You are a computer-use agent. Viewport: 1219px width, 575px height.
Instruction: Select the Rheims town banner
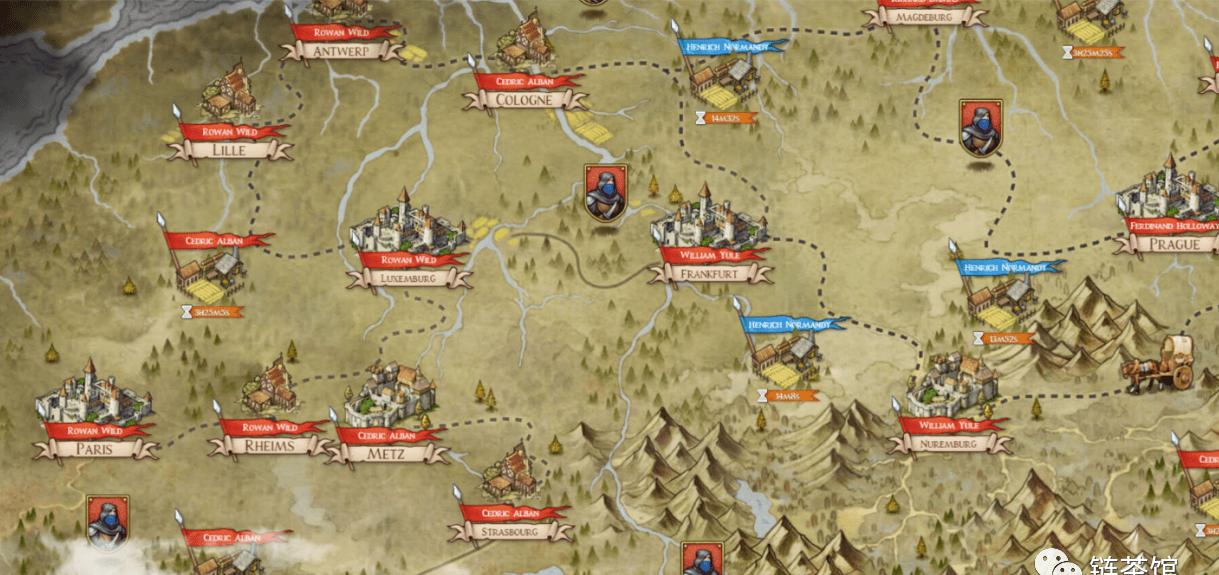click(x=270, y=446)
